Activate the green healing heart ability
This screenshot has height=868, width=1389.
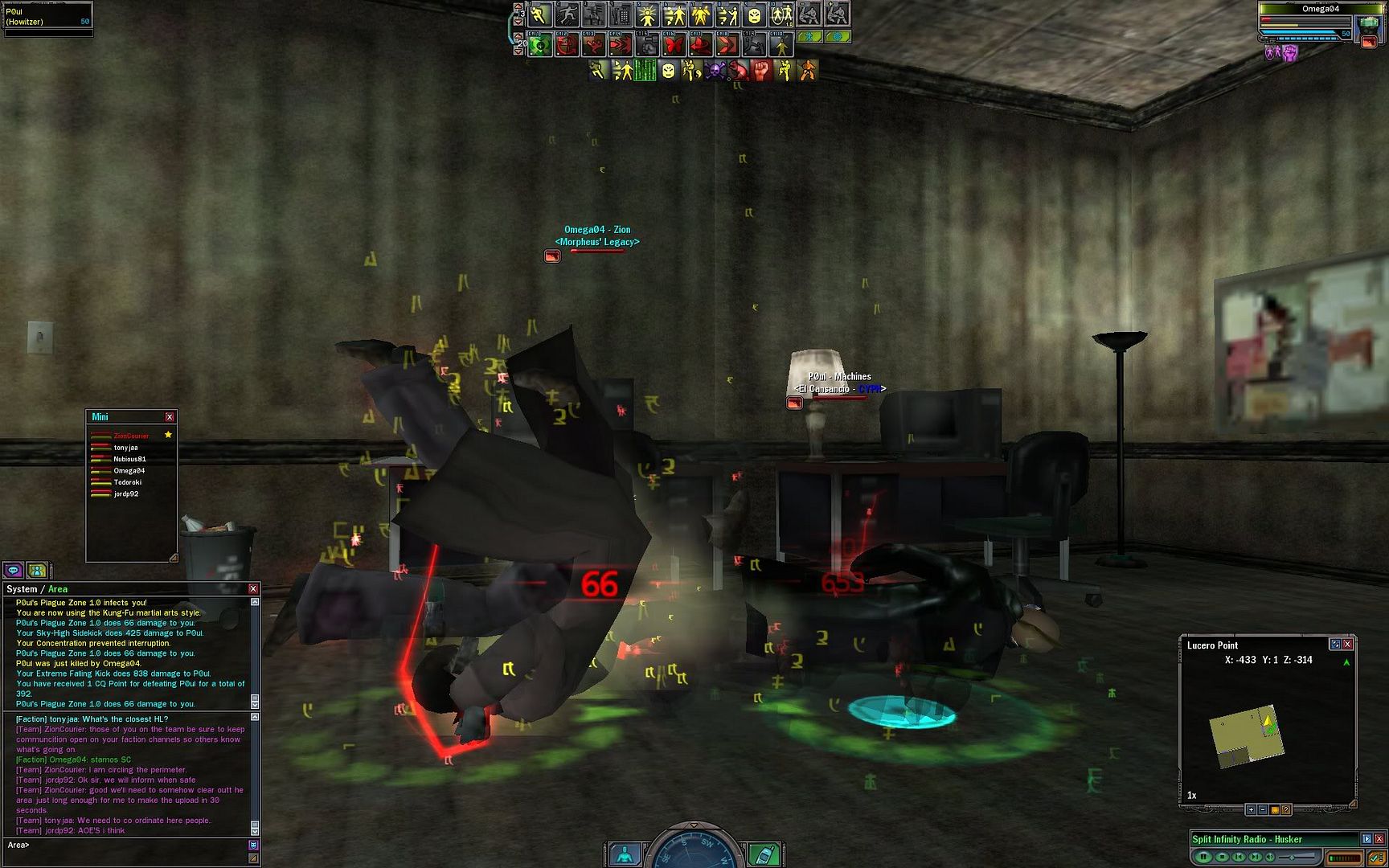pos(540,45)
